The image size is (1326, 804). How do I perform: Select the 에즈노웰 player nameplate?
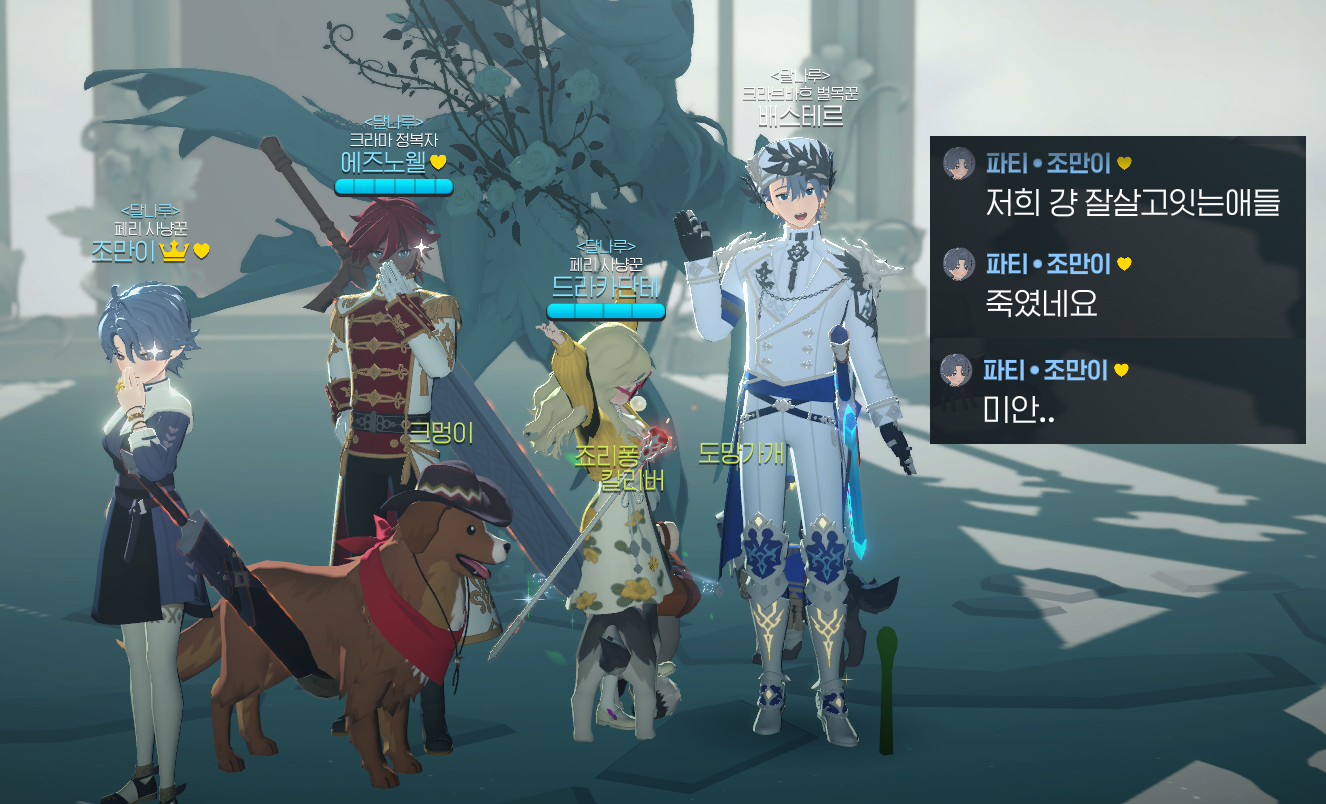[x=383, y=162]
